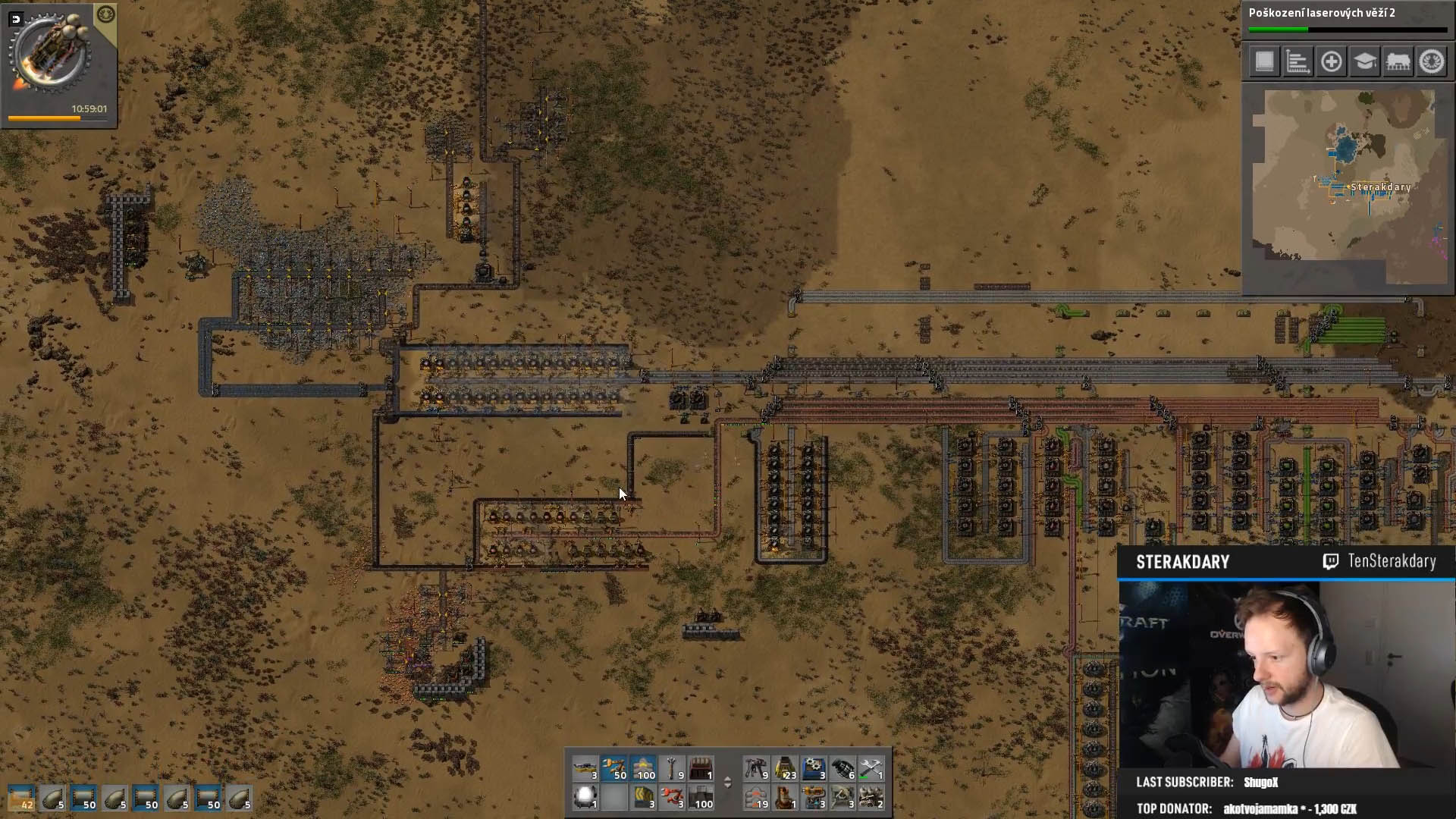Select the yellow inserter slot with 50

[x=614, y=768]
